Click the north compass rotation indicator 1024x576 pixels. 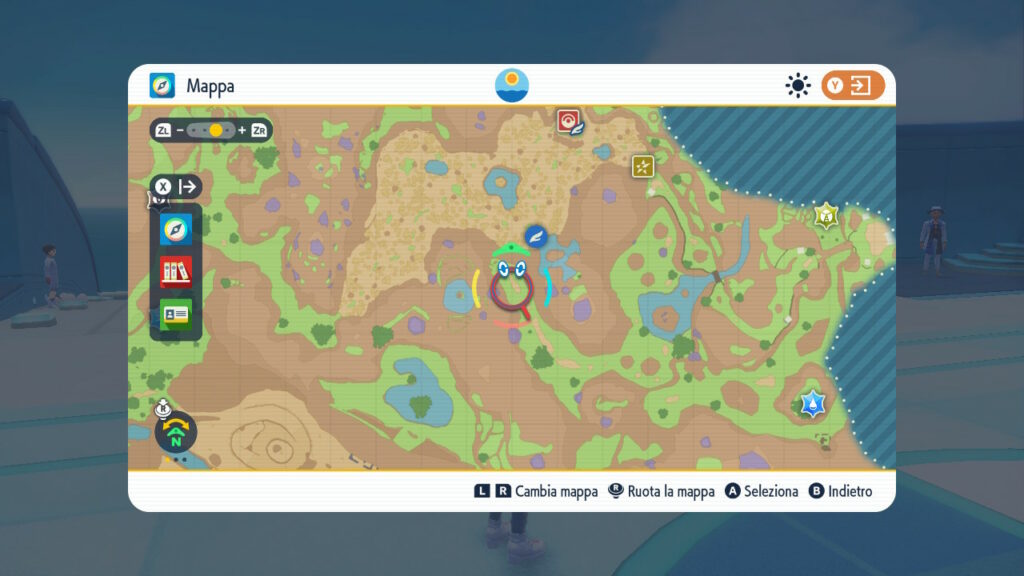point(176,433)
